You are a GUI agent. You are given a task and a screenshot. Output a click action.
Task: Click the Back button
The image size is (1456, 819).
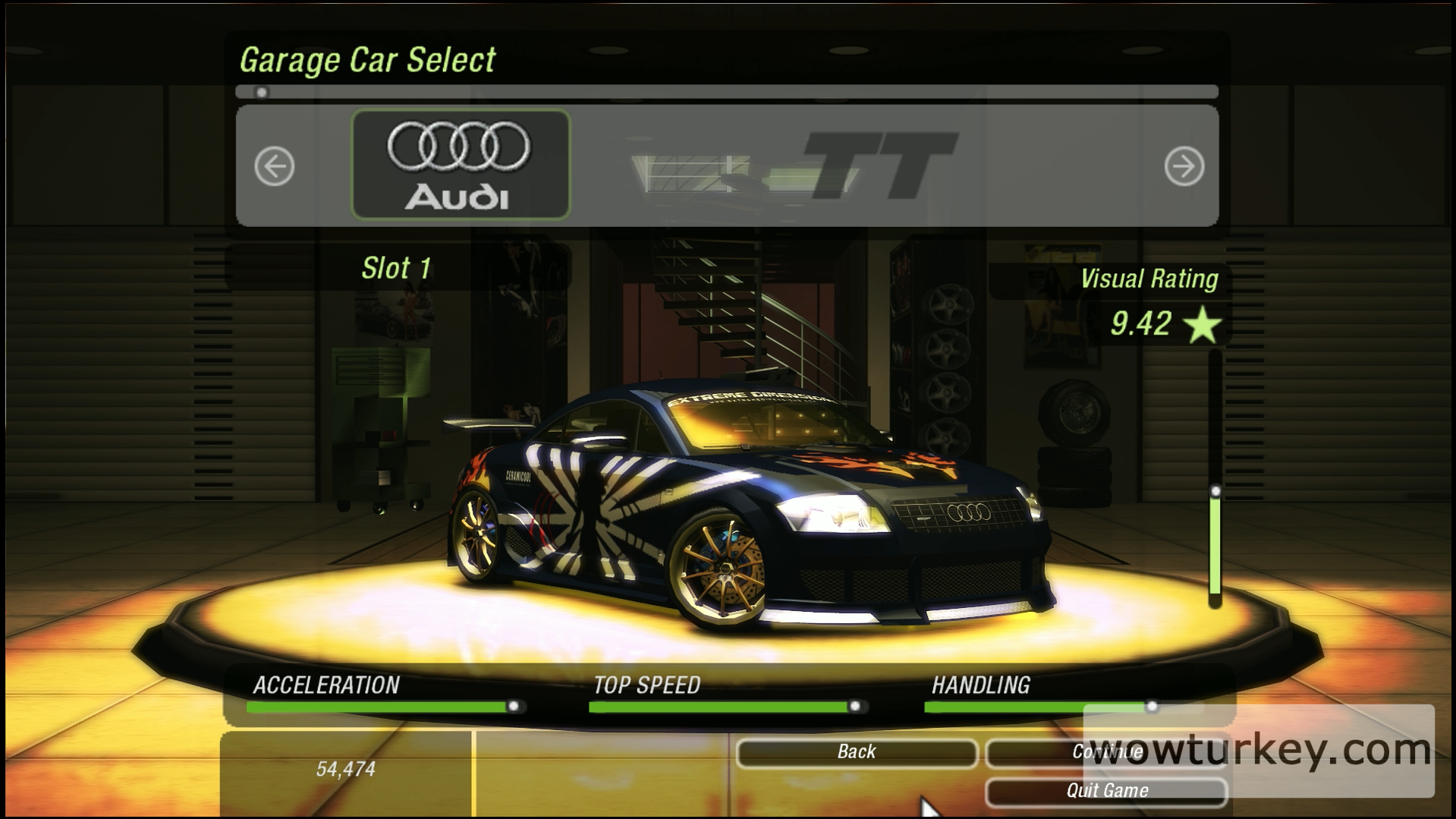857,752
